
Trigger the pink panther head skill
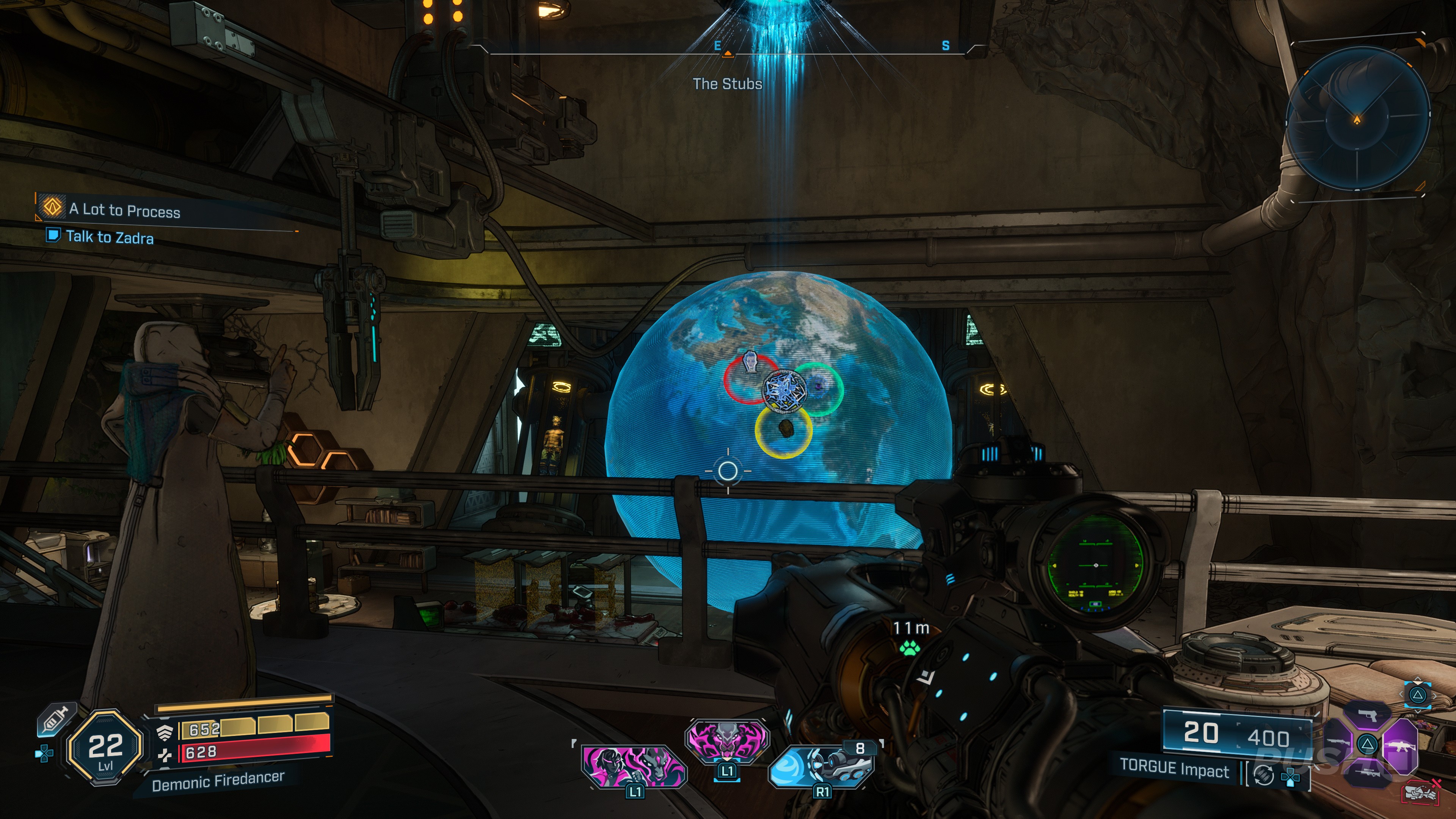click(x=726, y=739)
